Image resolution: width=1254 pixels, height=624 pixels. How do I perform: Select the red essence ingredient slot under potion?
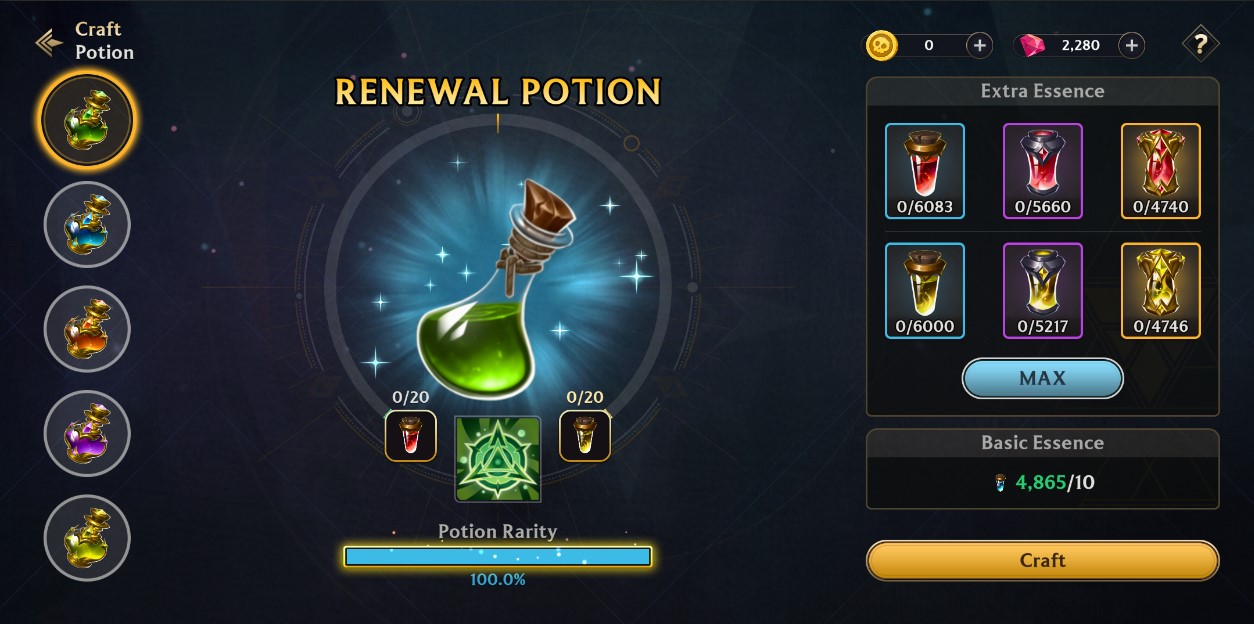[411, 436]
